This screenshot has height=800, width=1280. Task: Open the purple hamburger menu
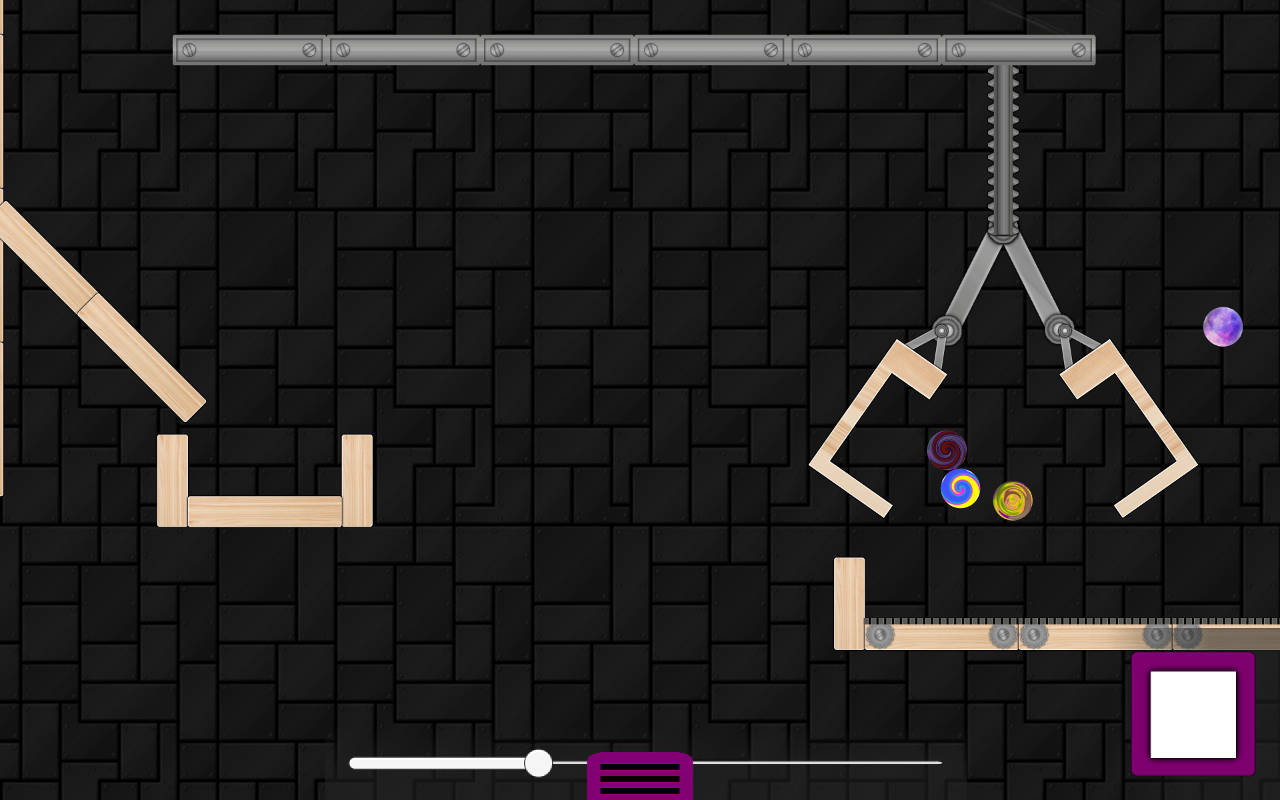(x=640, y=775)
